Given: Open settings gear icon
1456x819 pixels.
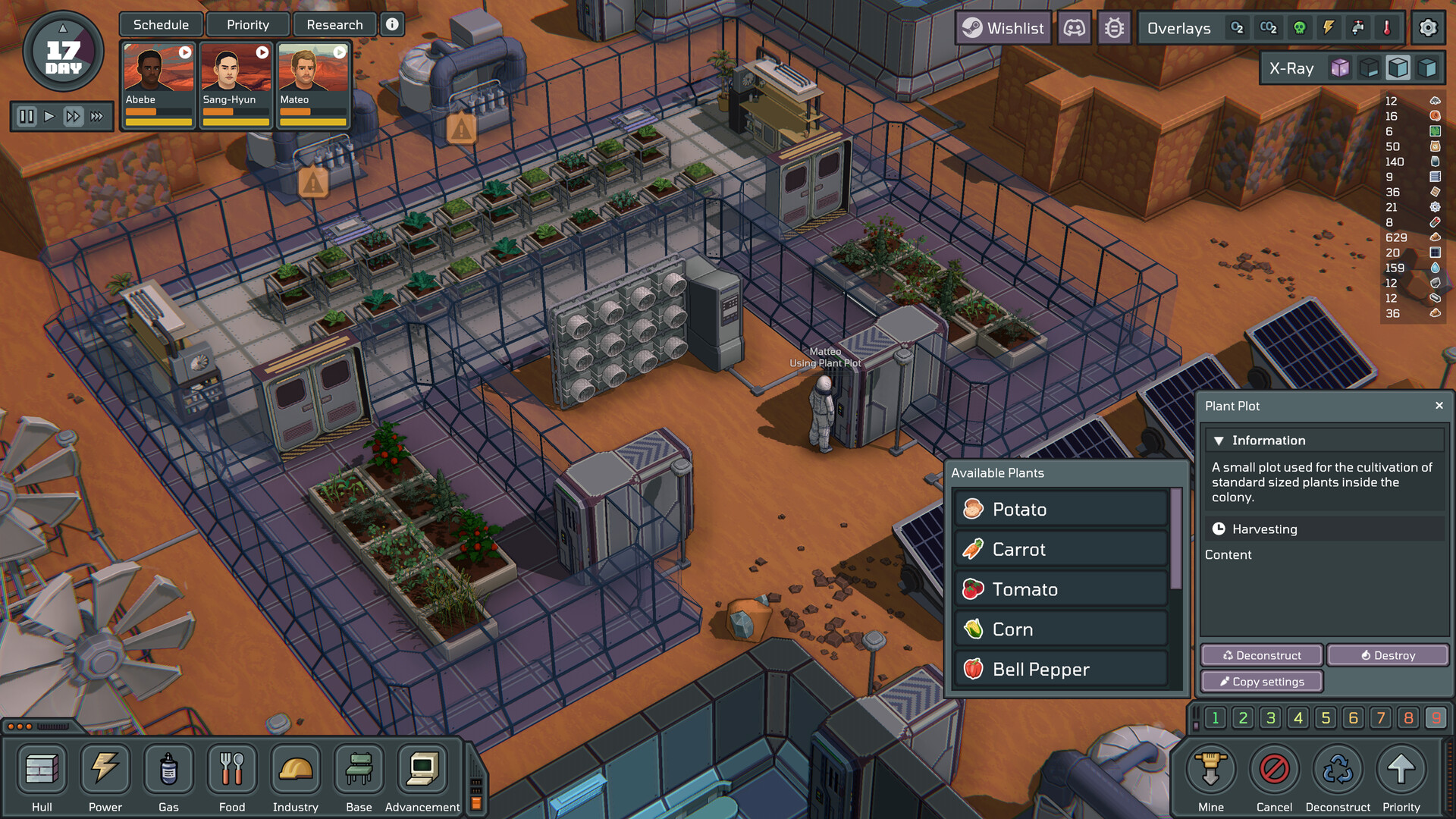Looking at the screenshot, I should [x=1428, y=29].
